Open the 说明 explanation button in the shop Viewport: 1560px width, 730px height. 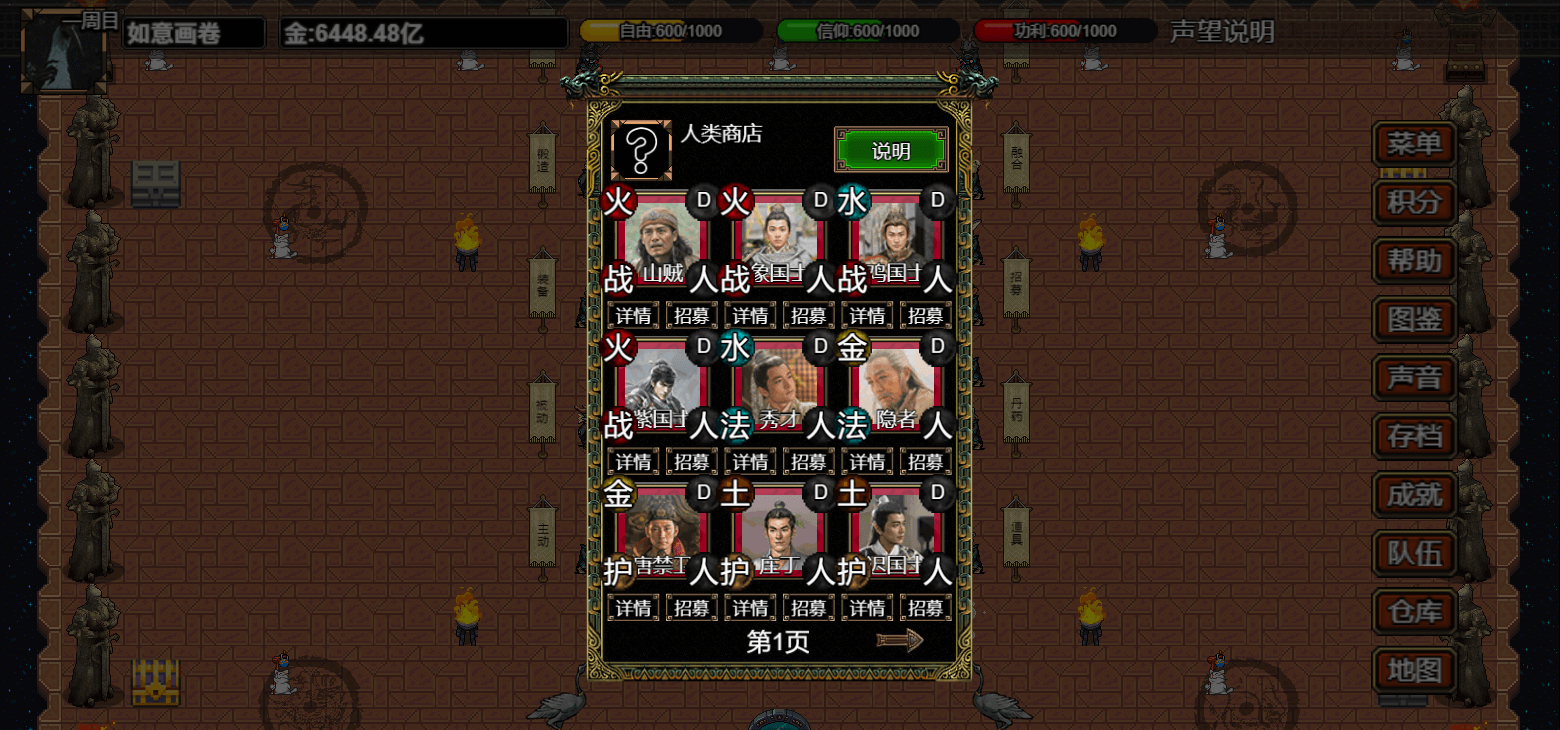tap(890, 151)
